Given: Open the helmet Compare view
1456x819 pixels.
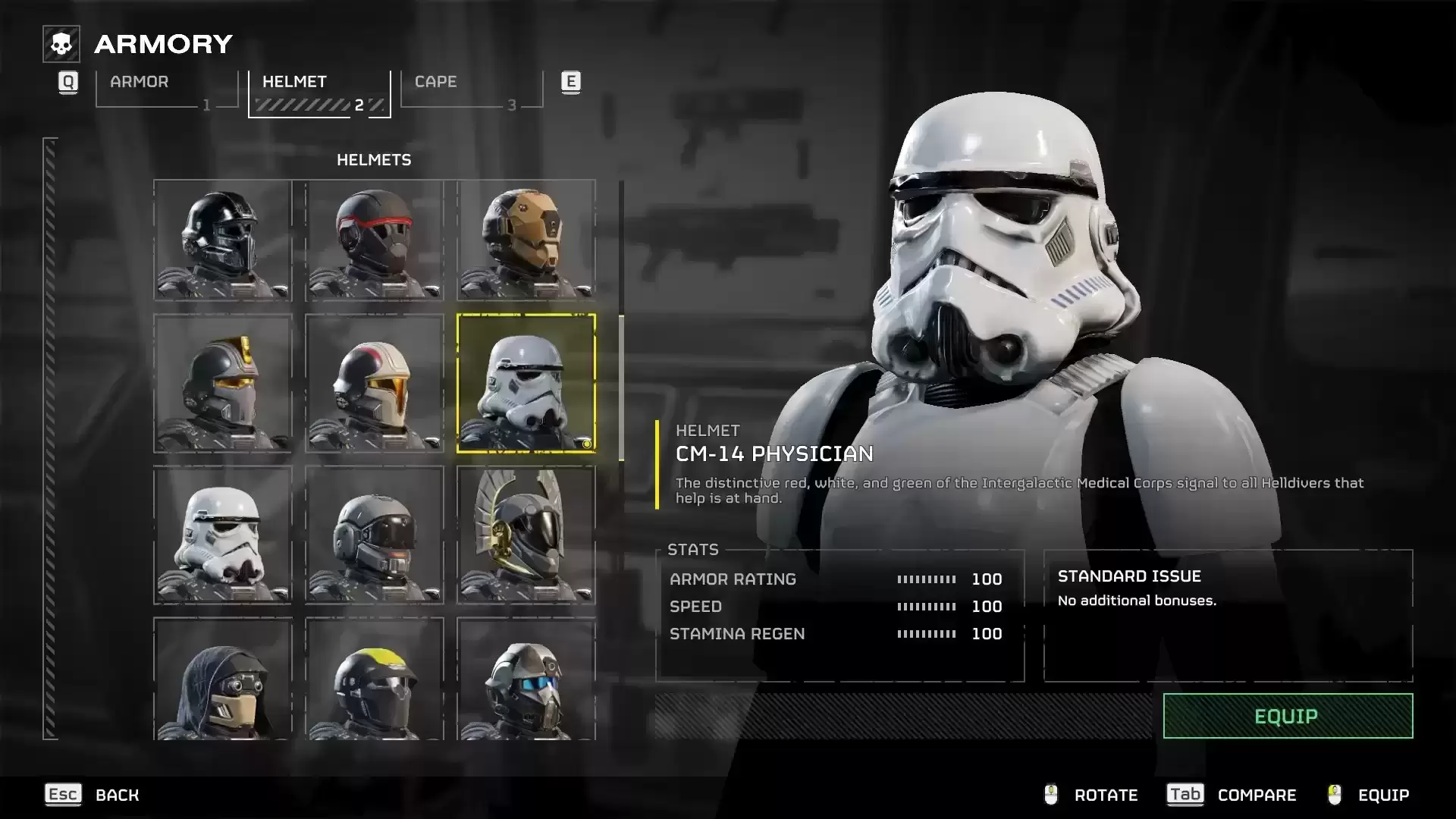Looking at the screenshot, I should tap(1232, 795).
